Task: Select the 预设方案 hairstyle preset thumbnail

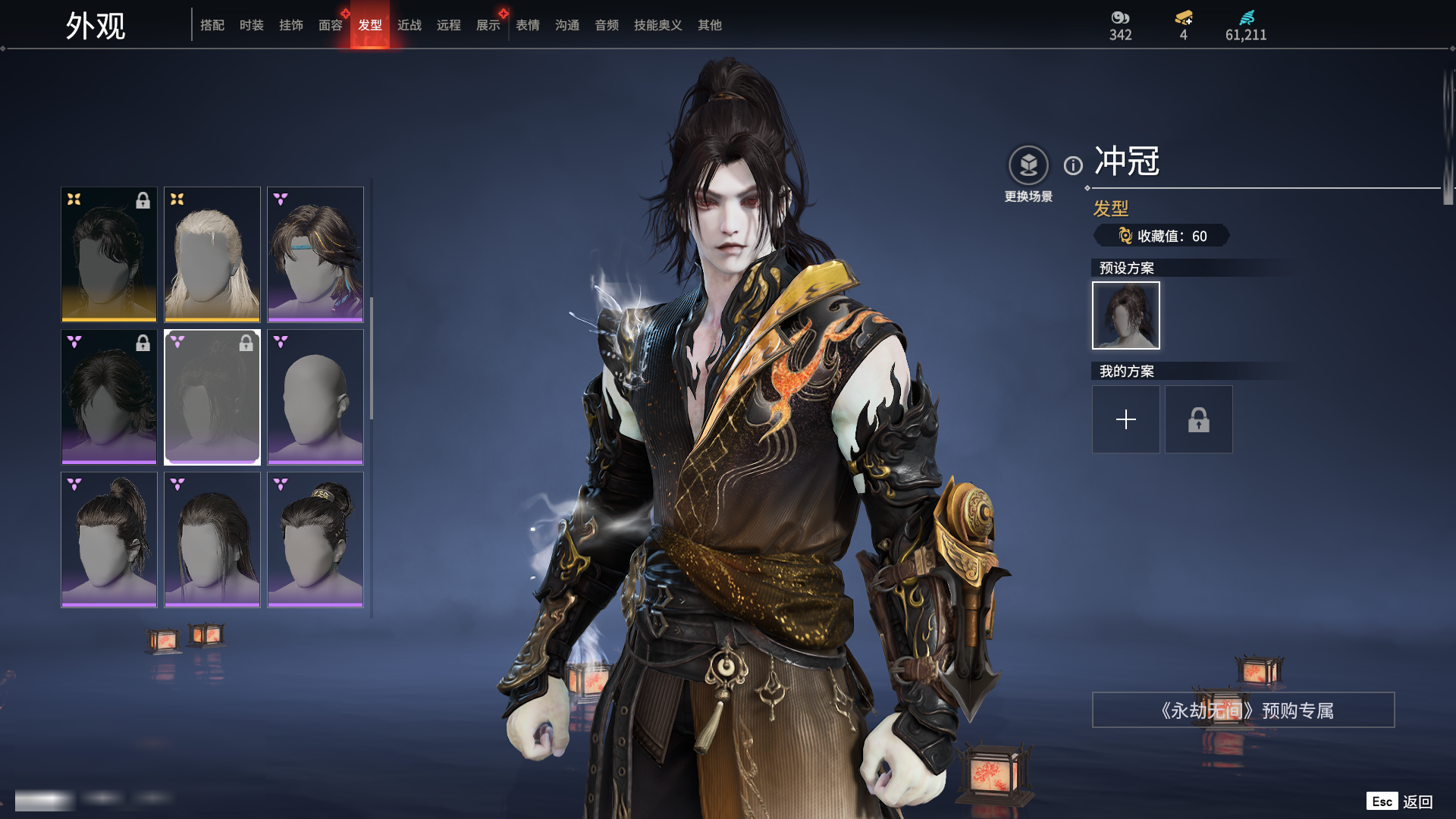Action: [x=1125, y=315]
